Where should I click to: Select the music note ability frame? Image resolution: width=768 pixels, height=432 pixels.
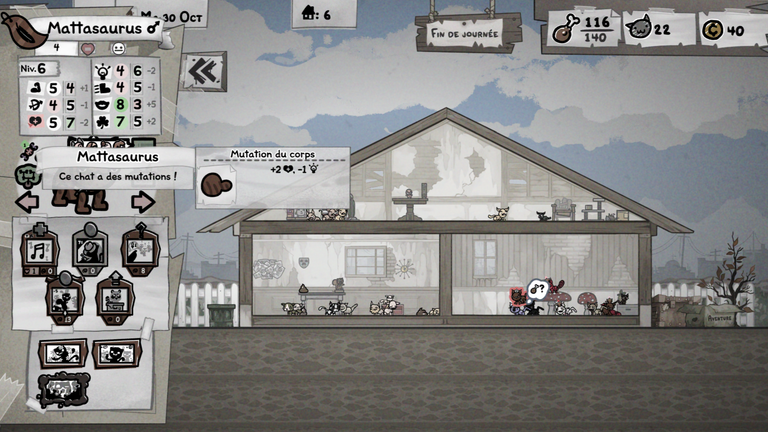(40, 249)
